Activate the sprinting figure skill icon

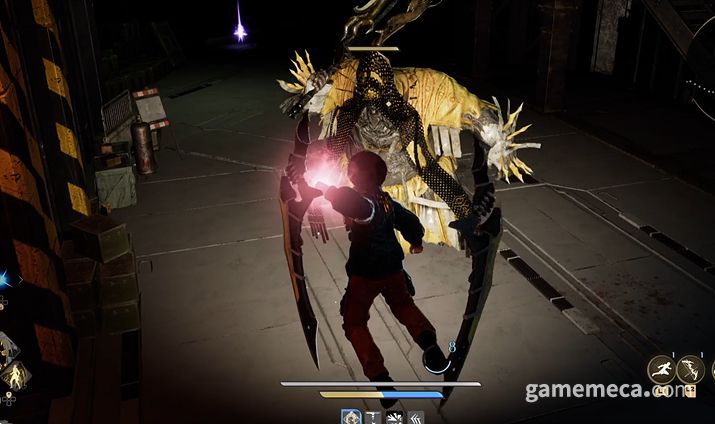tap(661, 371)
